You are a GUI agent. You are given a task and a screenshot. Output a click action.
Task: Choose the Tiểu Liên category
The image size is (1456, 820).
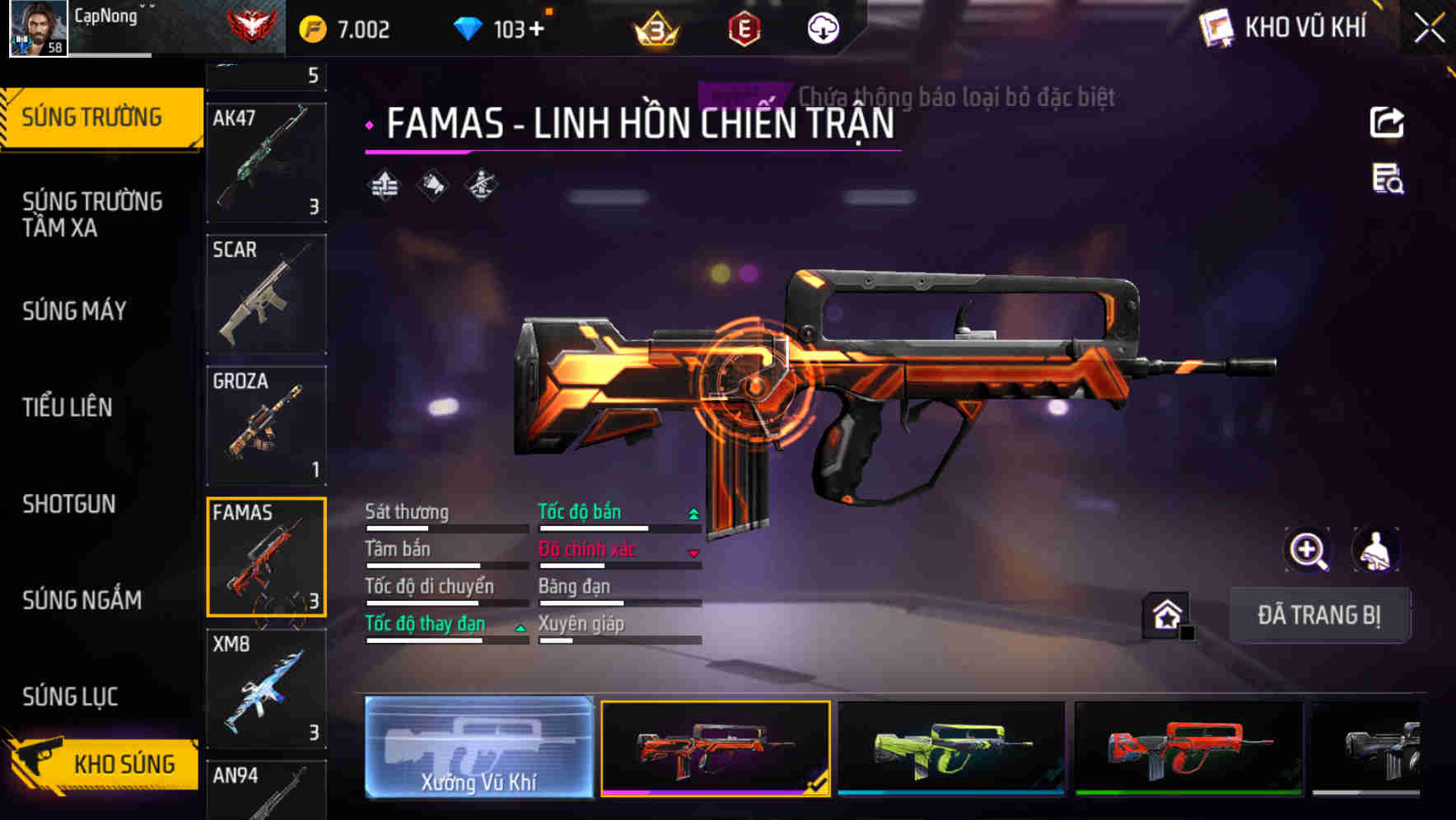click(x=68, y=407)
